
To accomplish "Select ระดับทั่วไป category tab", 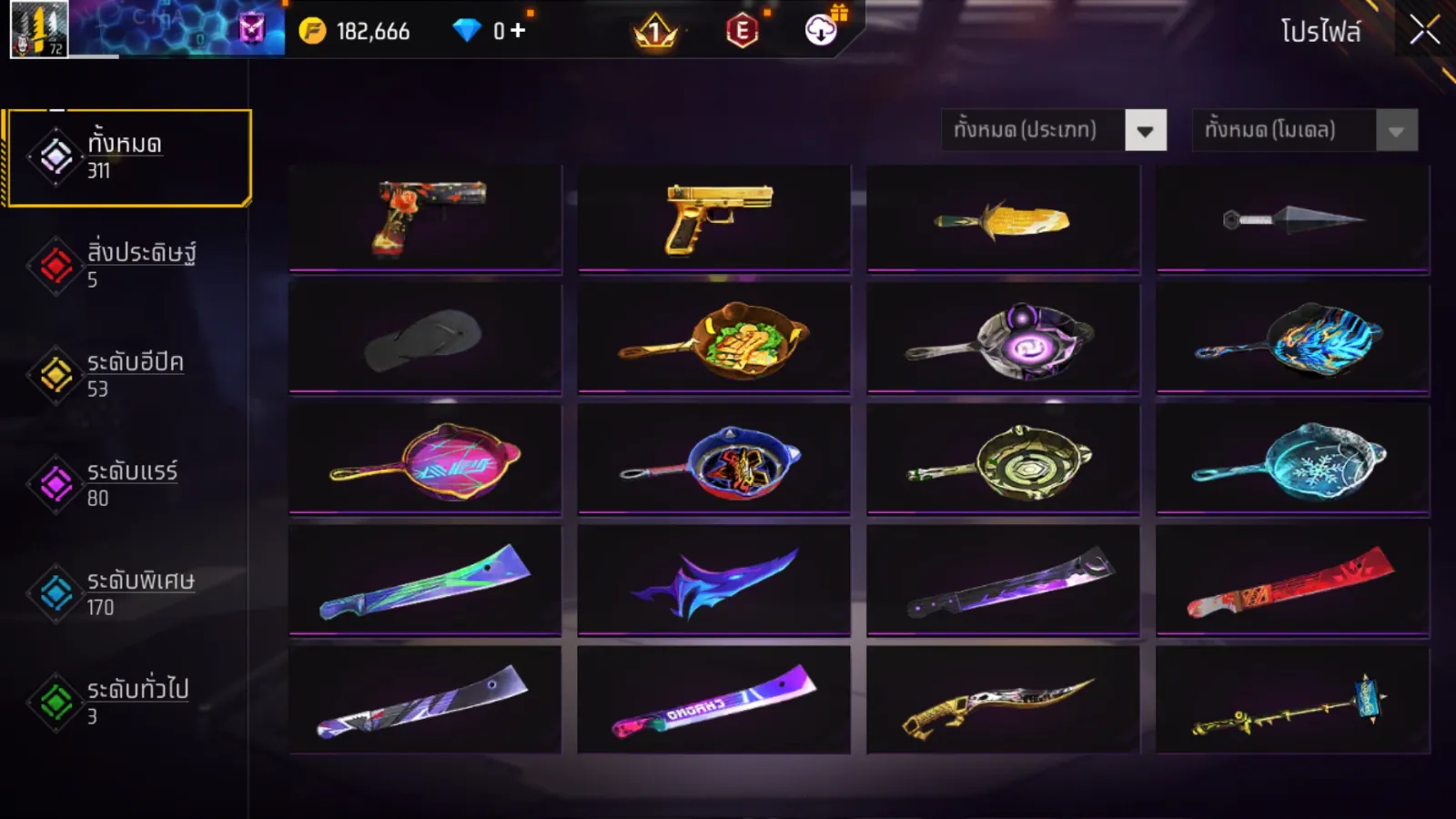I will click(x=128, y=702).
